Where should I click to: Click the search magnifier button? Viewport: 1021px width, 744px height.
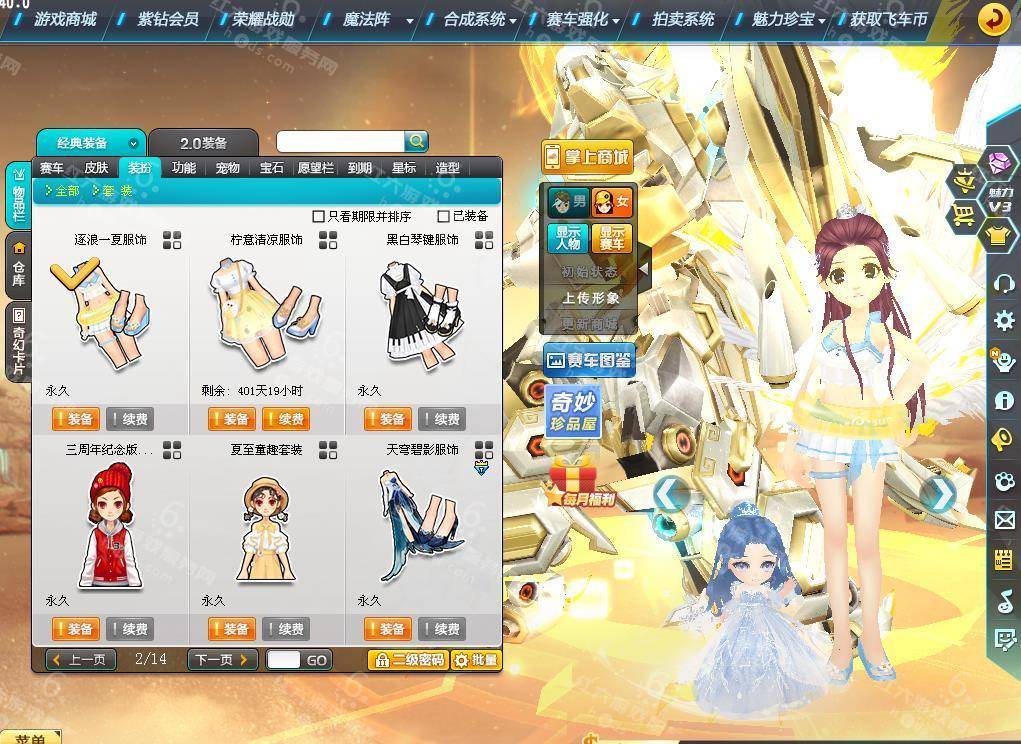coord(417,142)
